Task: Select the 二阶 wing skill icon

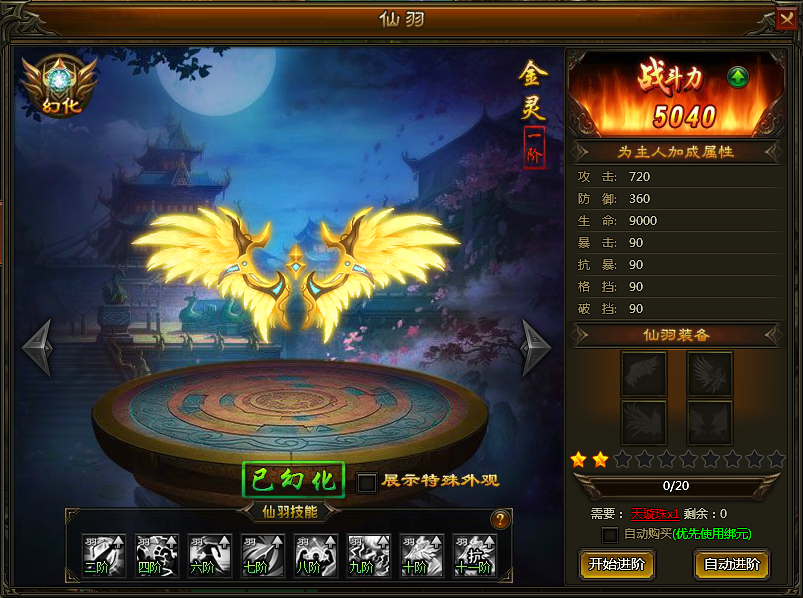Action: point(104,555)
